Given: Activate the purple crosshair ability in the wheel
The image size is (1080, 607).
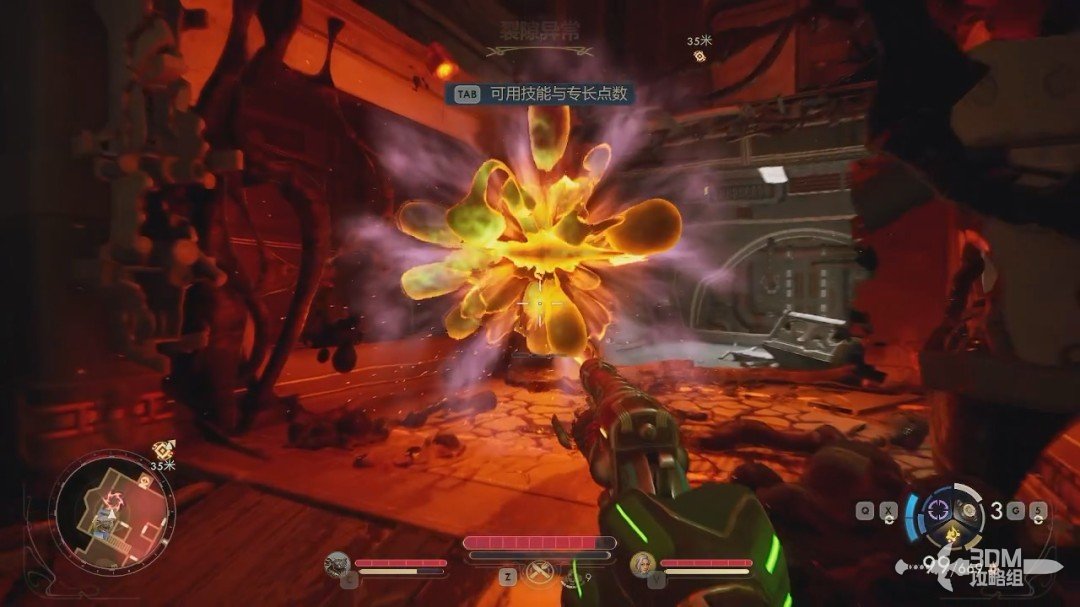Looking at the screenshot, I should coord(939,509).
